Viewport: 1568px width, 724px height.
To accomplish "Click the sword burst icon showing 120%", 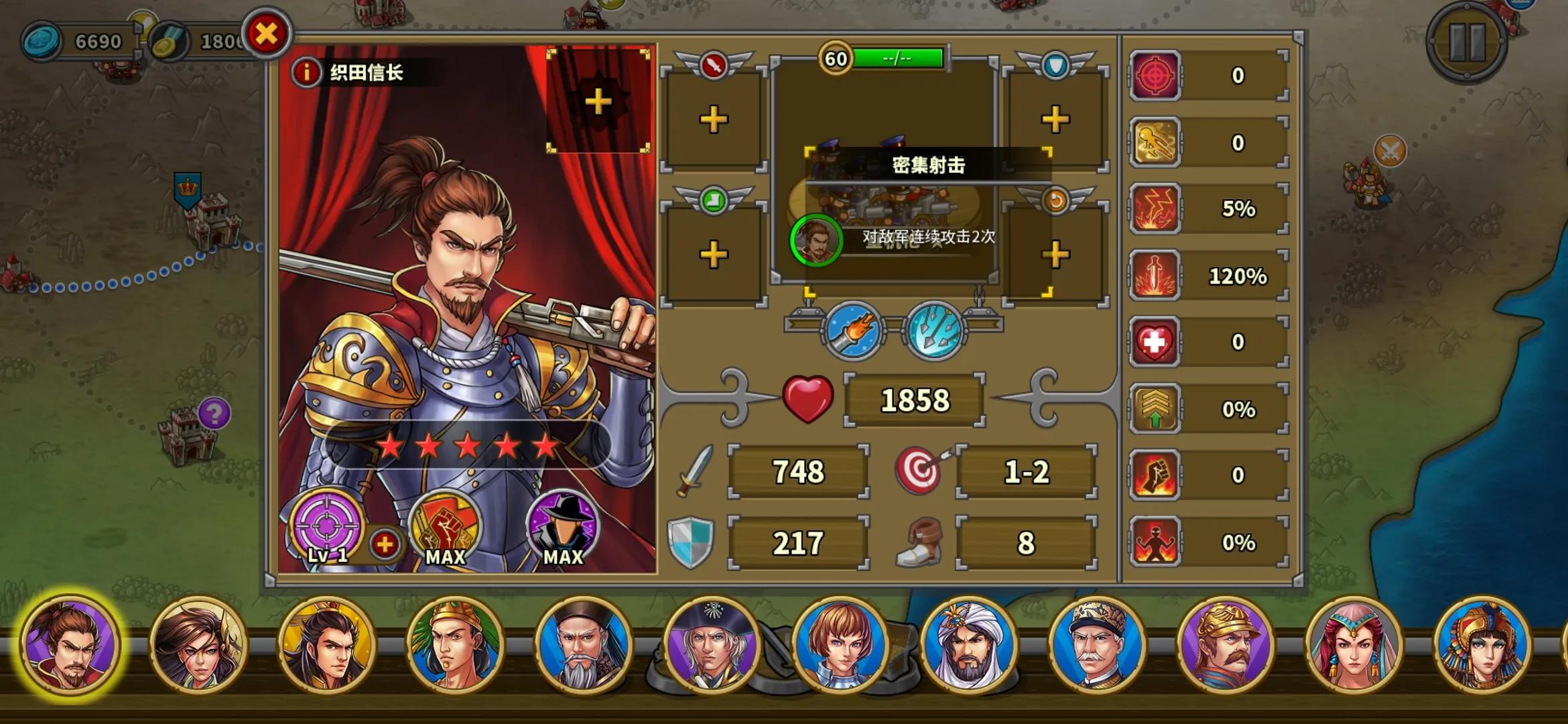I will point(1156,274).
